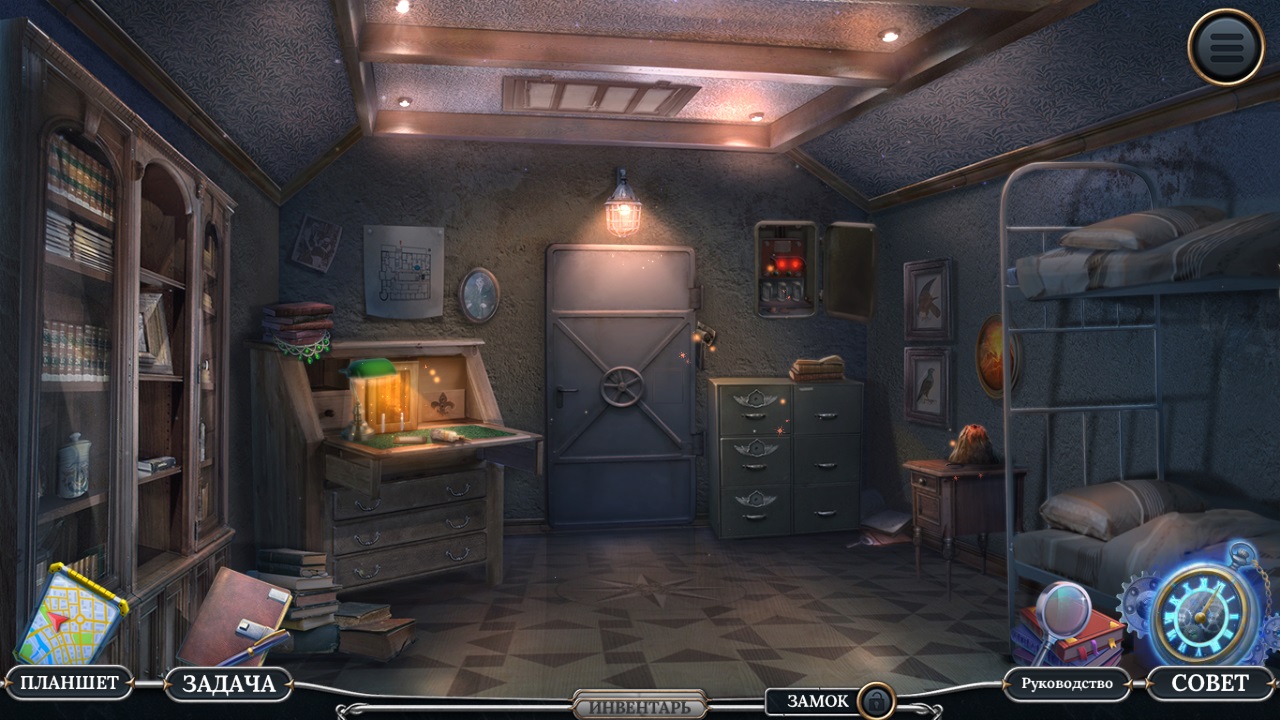Open the ЗАДАЧА task button
This screenshot has height=720, width=1280.
228,684
